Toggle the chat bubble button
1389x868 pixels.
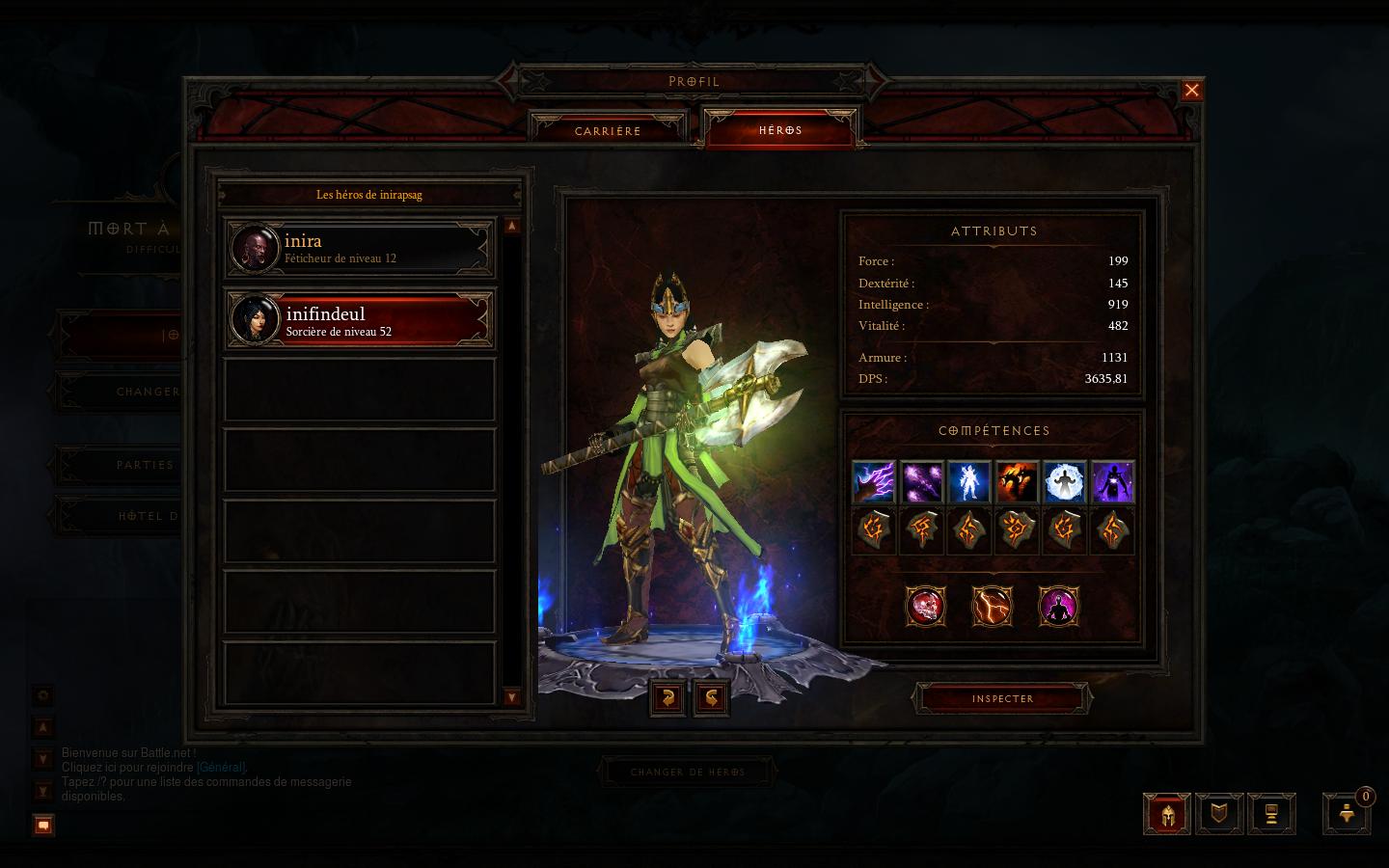(42, 825)
